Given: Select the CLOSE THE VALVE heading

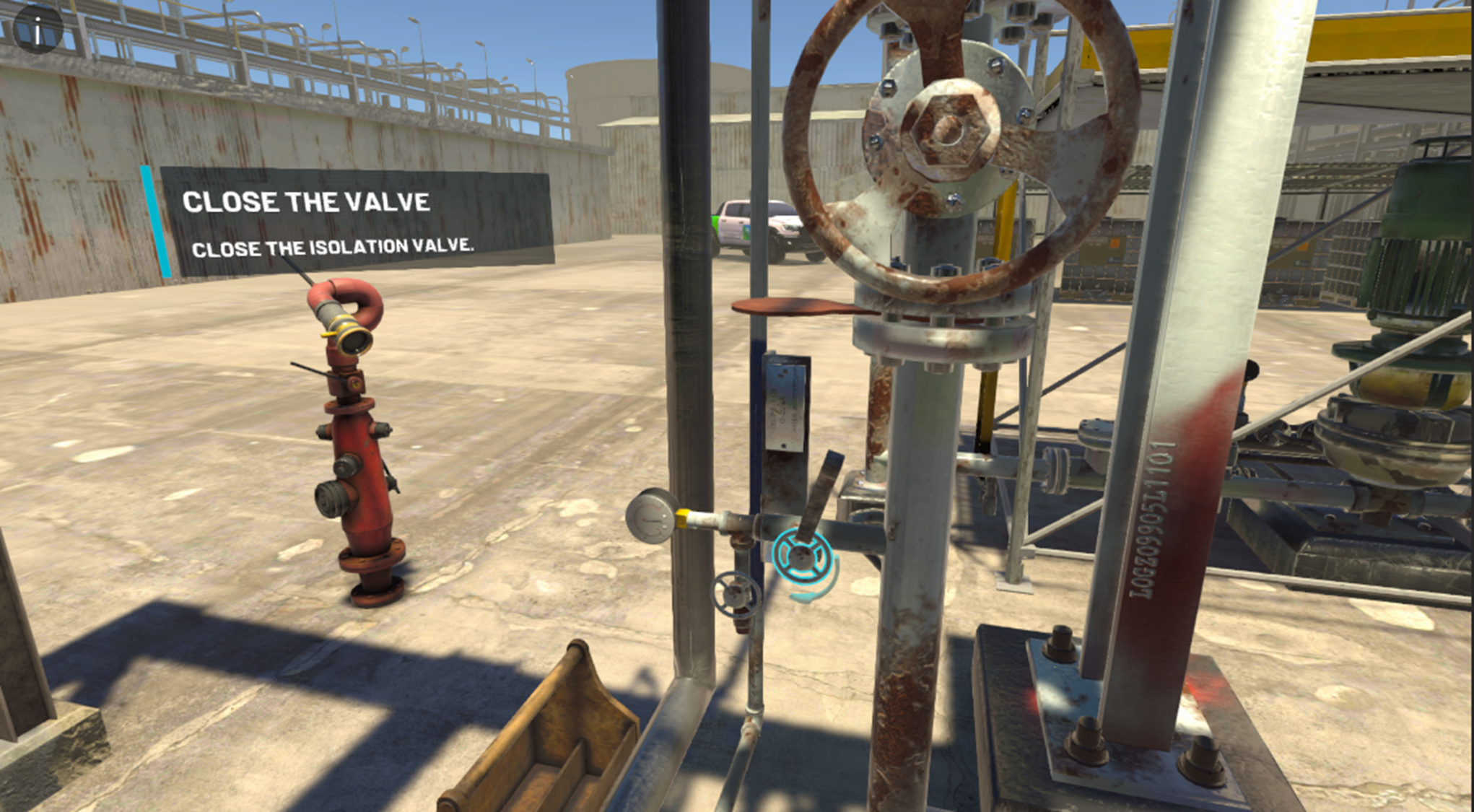Looking at the screenshot, I should point(307,201).
